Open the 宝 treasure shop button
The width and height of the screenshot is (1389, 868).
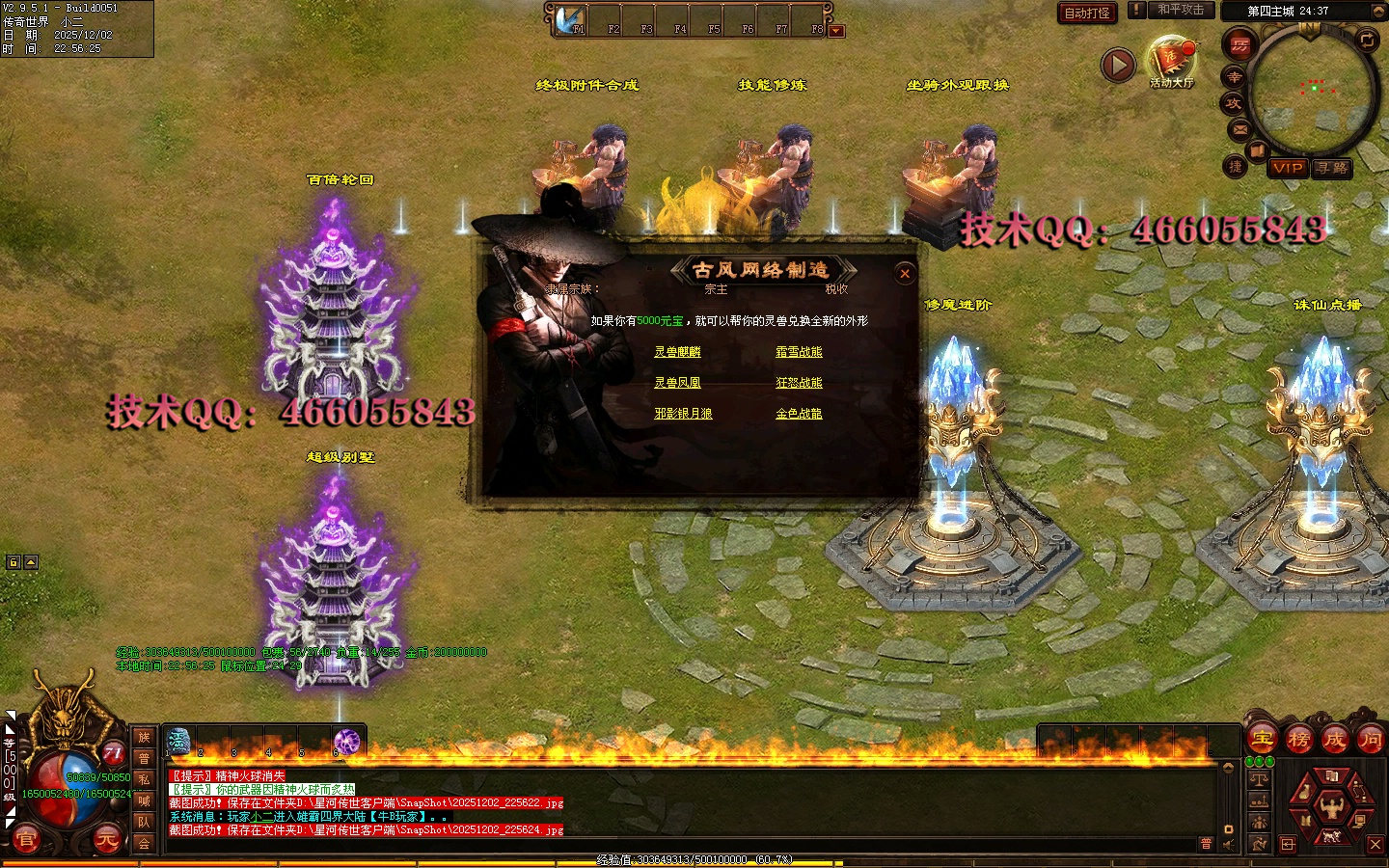point(1263,740)
